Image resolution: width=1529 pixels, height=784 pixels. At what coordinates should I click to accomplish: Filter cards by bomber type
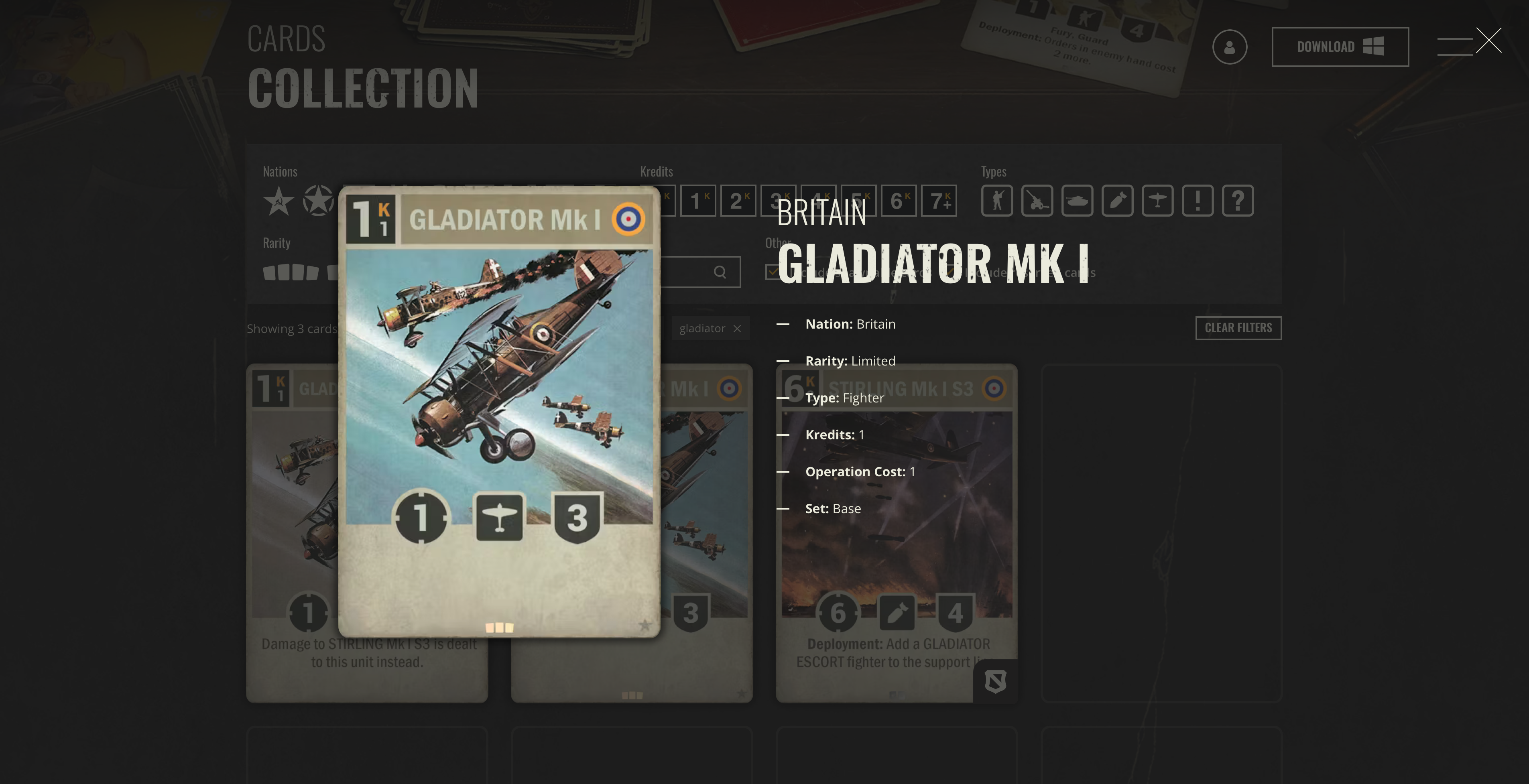click(x=1117, y=201)
